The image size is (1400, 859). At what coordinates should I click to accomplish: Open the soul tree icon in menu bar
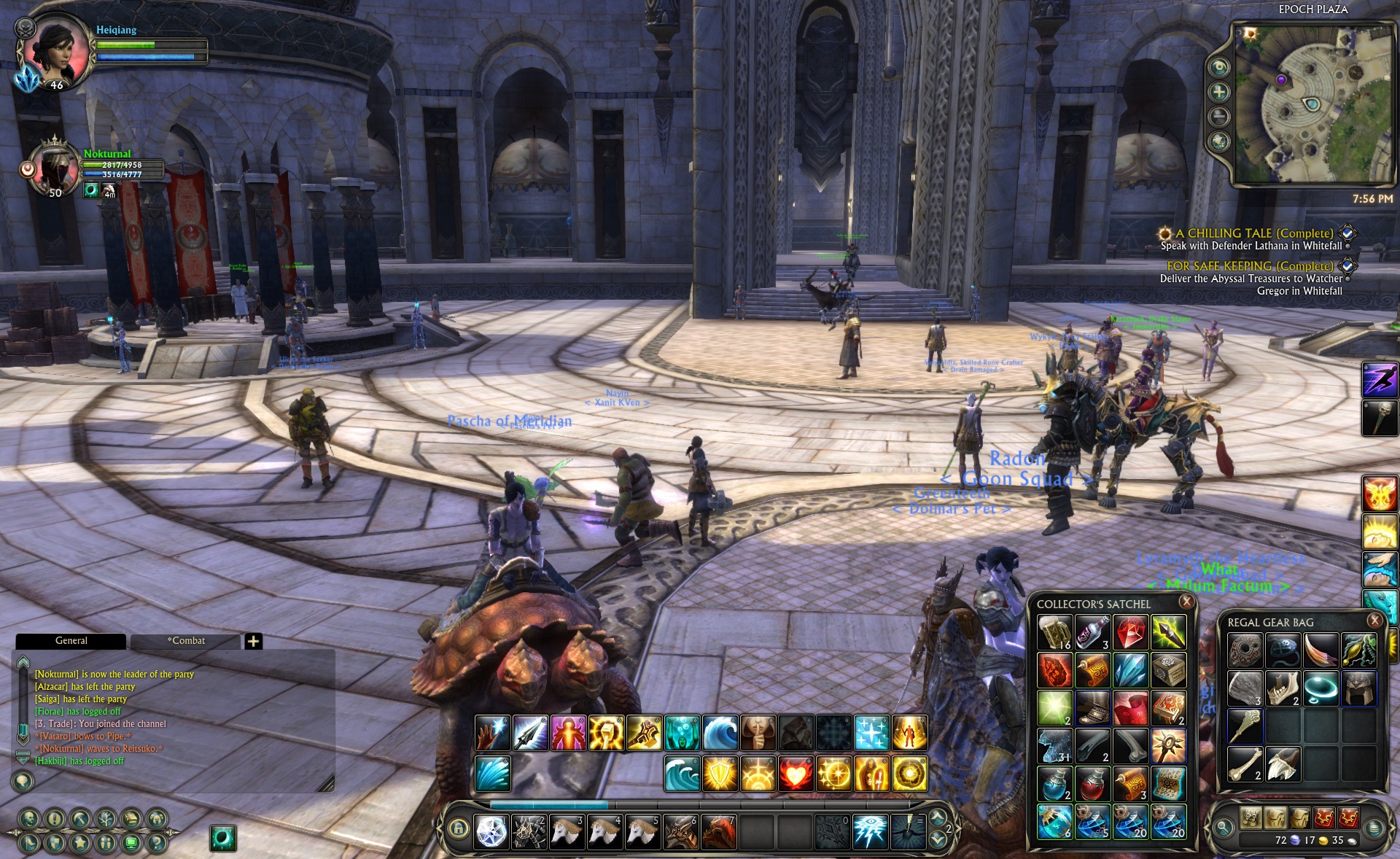point(105,819)
